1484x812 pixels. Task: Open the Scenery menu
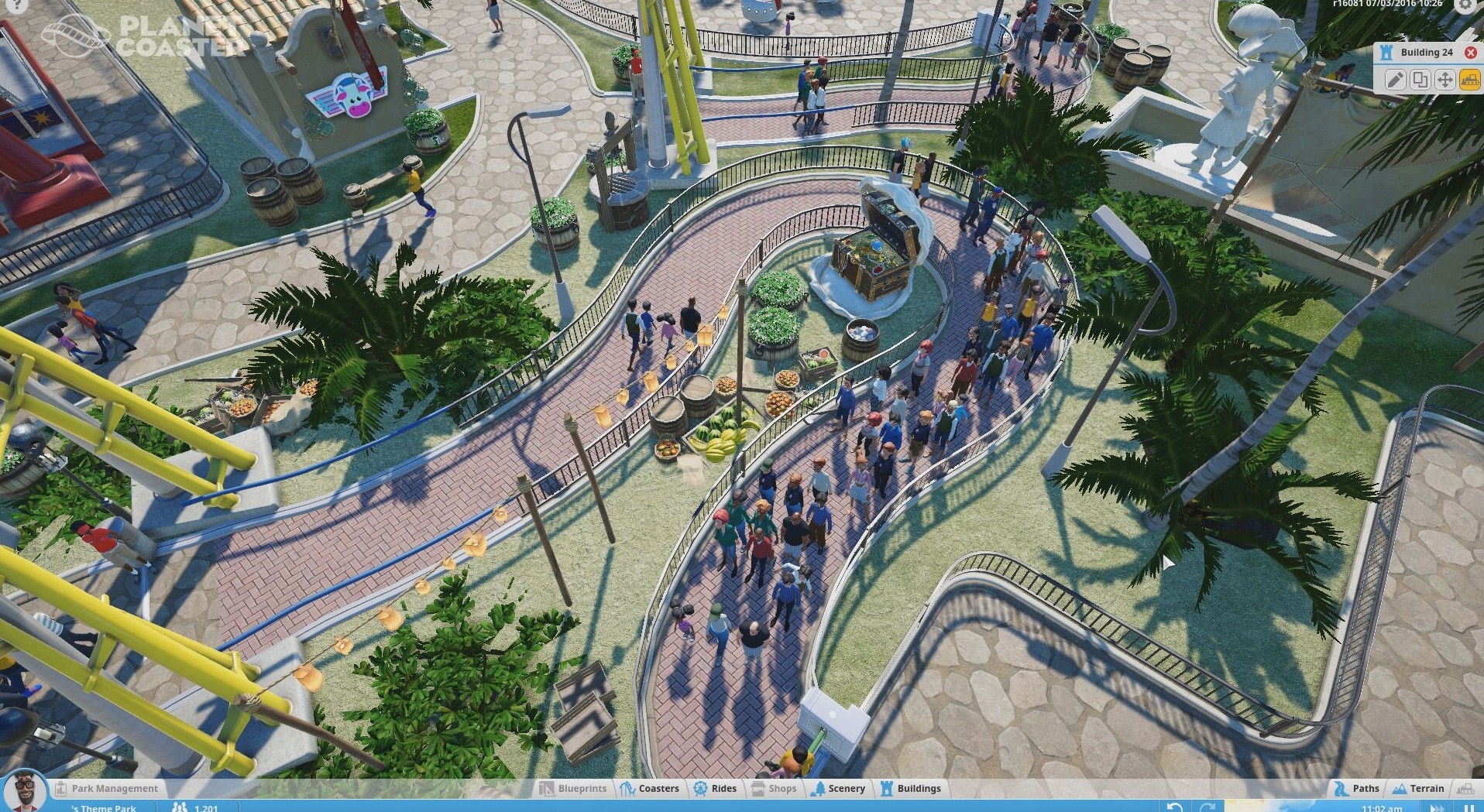(839, 788)
